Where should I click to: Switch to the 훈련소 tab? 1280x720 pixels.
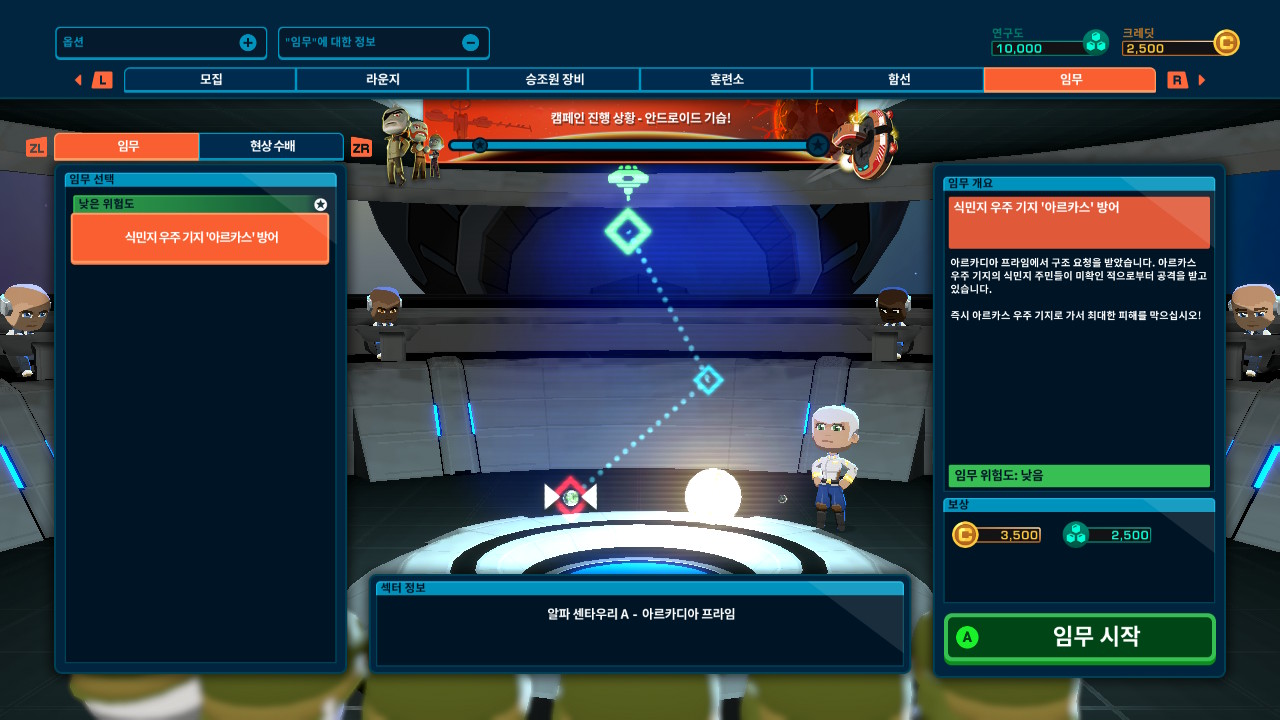(726, 79)
